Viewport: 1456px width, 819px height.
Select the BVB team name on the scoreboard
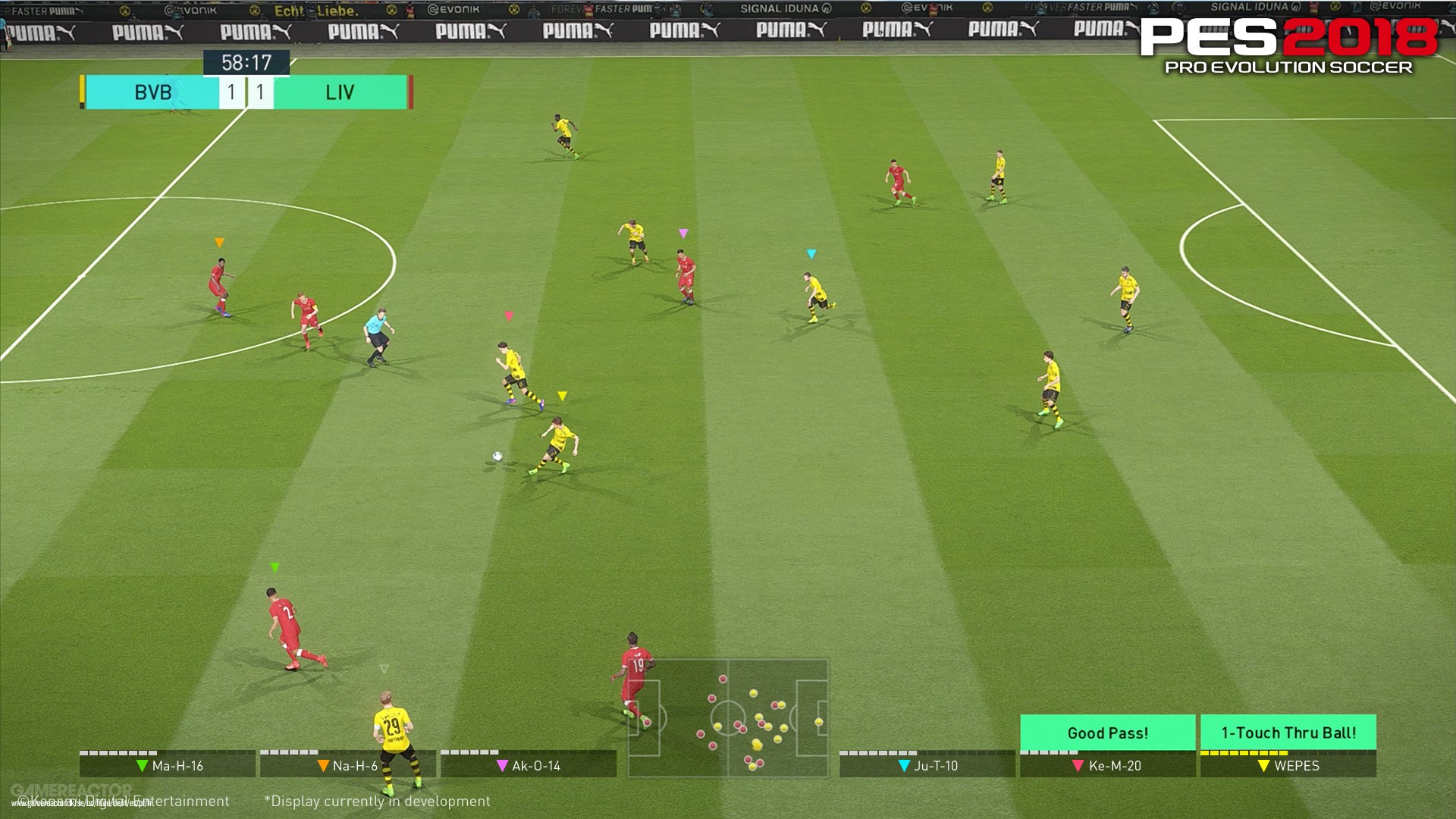pos(152,92)
